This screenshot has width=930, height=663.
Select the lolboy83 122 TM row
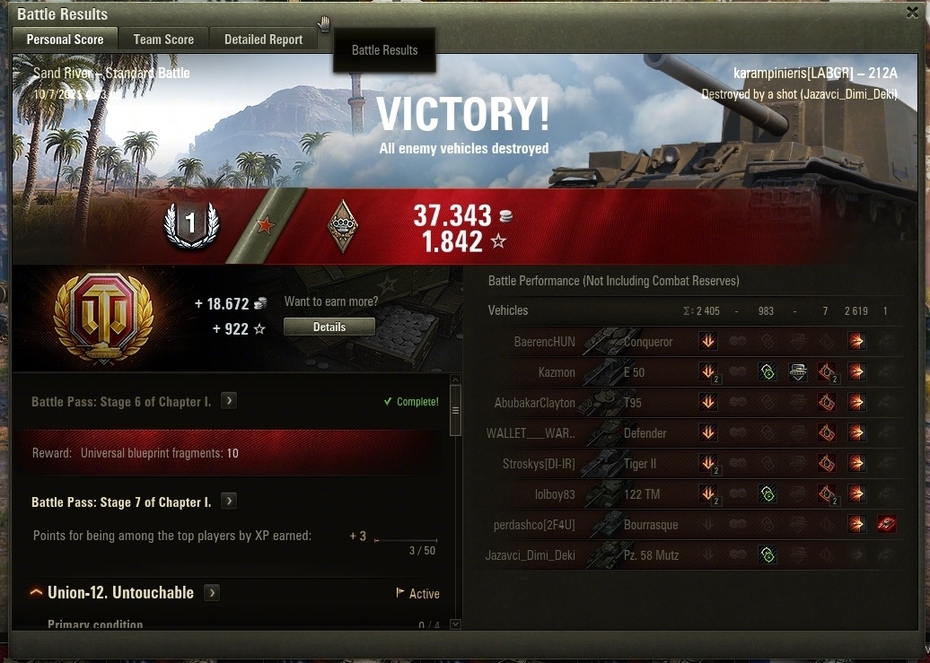click(x=690, y=494)
